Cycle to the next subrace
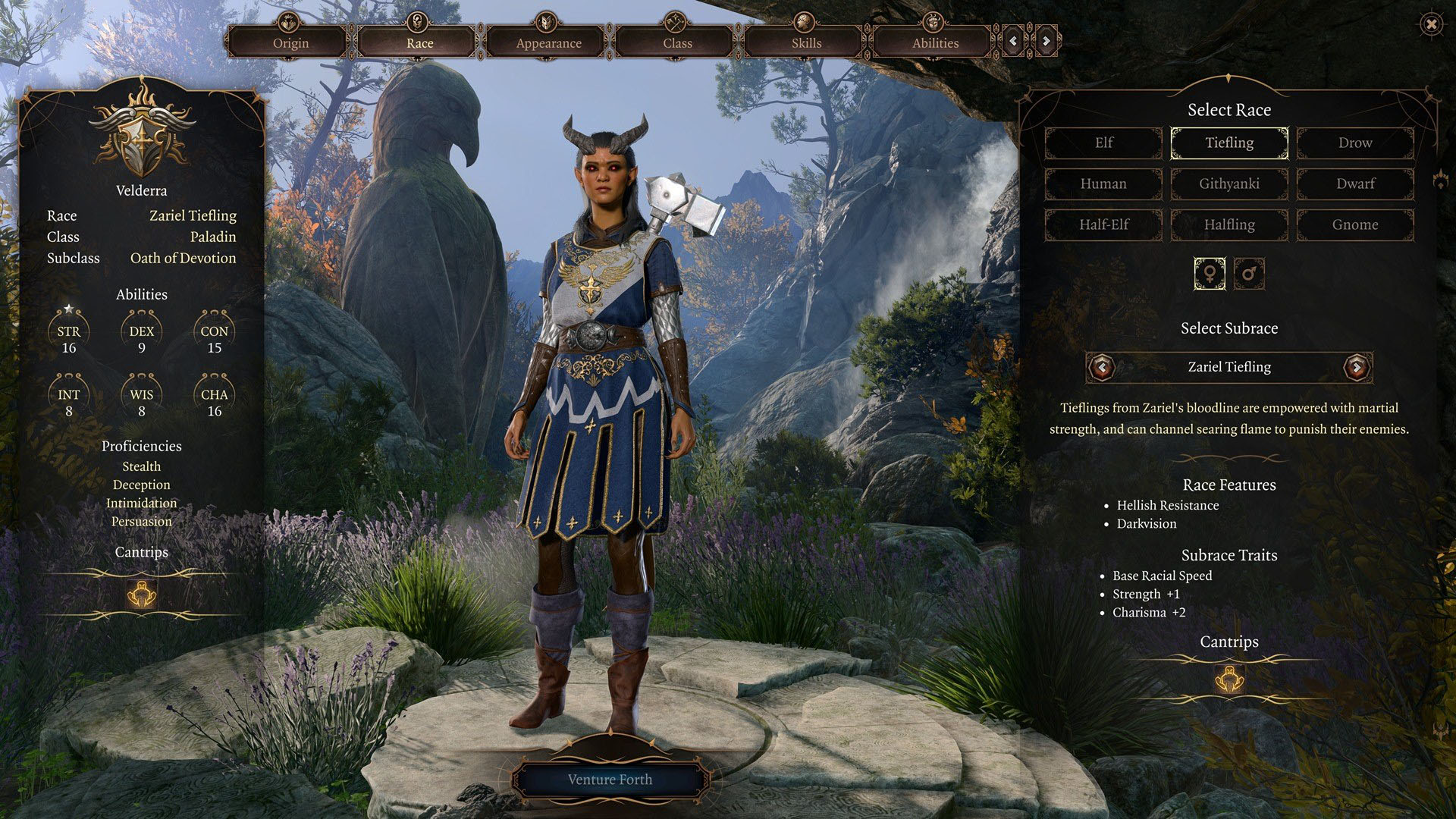The width and height of the screenshot is (1456, 819). 1357,368
